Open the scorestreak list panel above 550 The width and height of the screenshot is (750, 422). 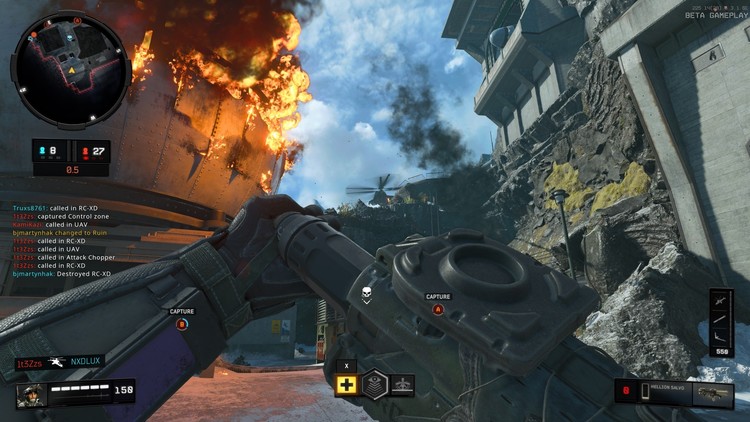pyautogui.click(x=722, y=317)
